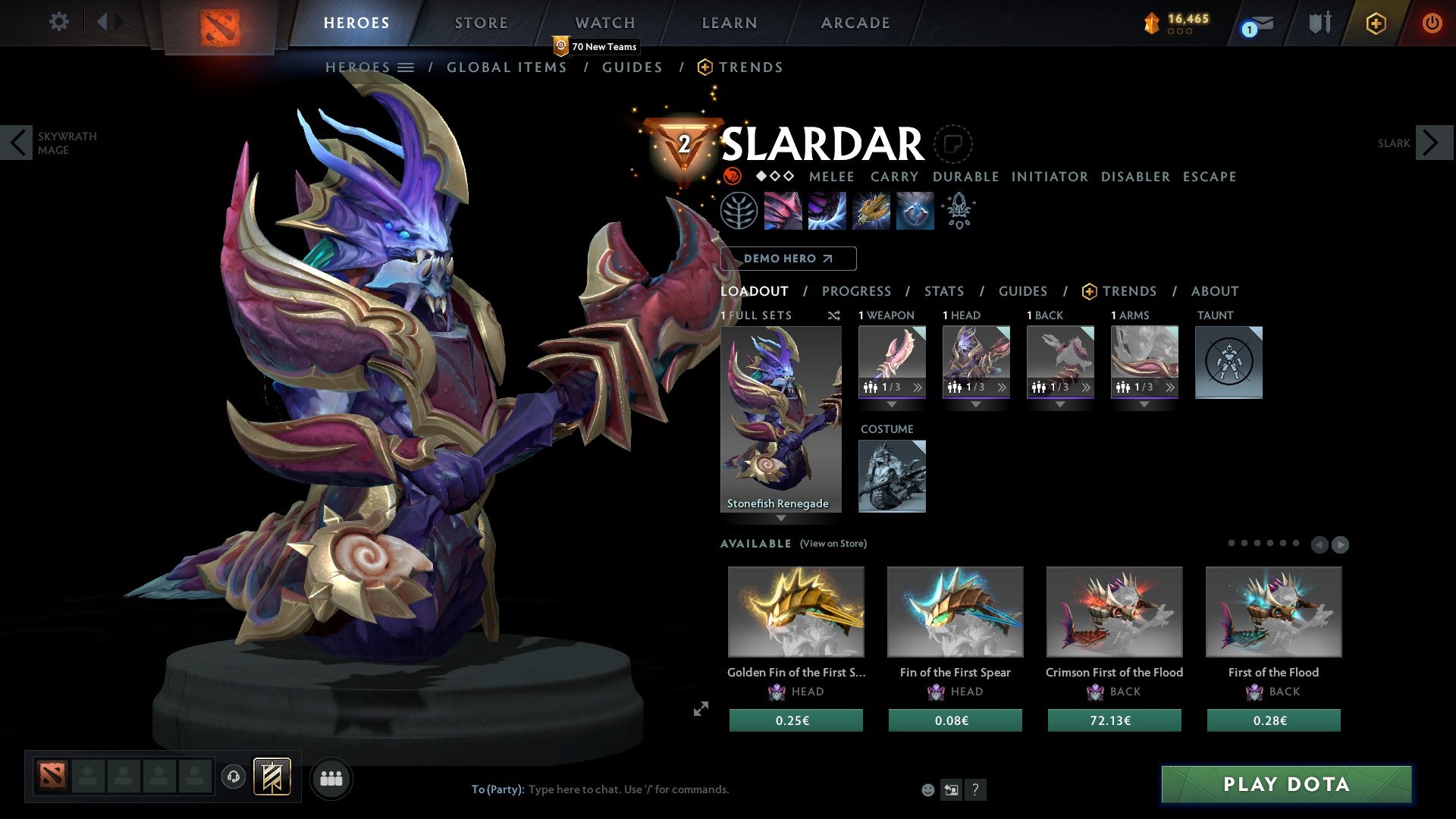The height and width of the screenshot is (819, 1456).
Task: Click the voice chat headset icon
Action: (x=234, y=777)
